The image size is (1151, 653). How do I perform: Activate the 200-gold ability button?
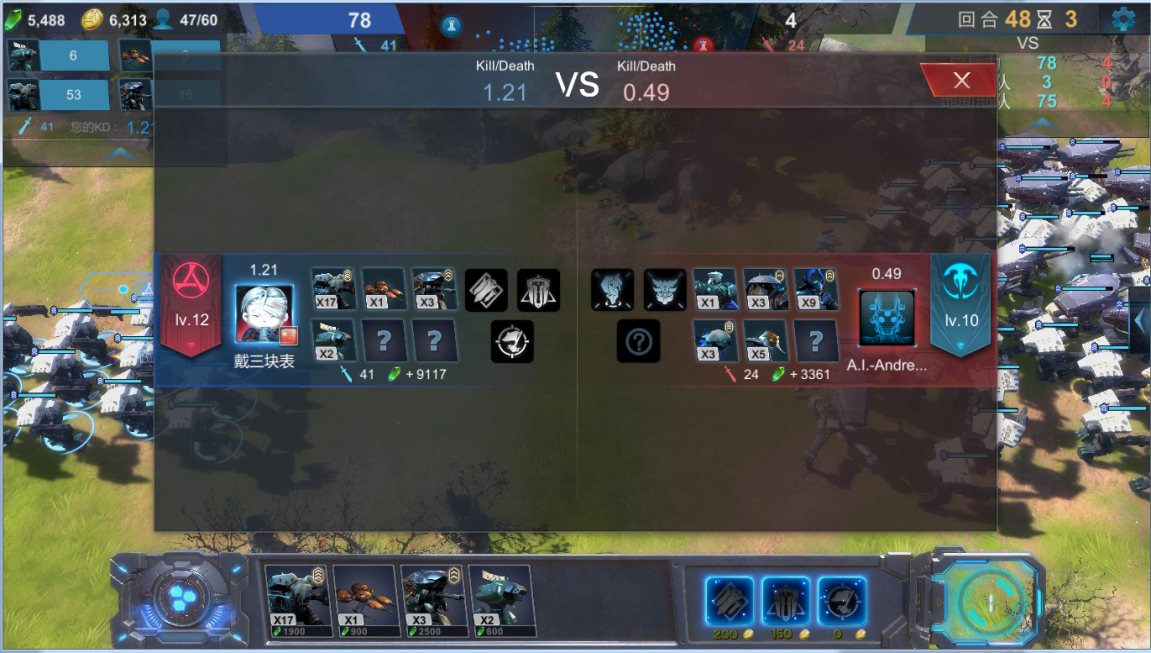pyautogui.click(x=729, y=601)
